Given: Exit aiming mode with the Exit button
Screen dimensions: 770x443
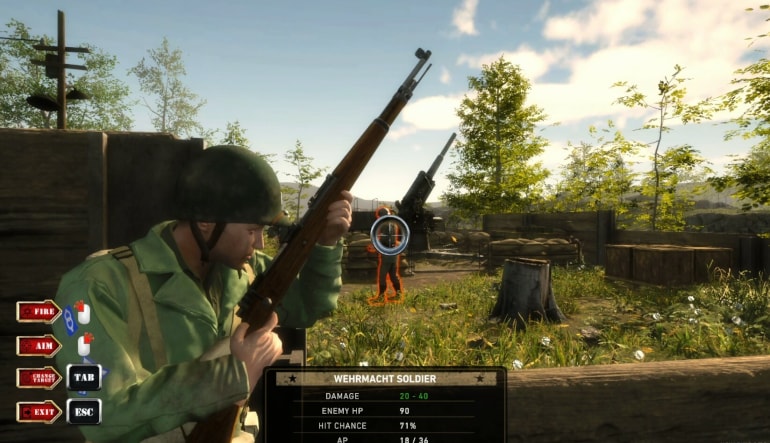Looking at the screenshot, I should [38, 411].
